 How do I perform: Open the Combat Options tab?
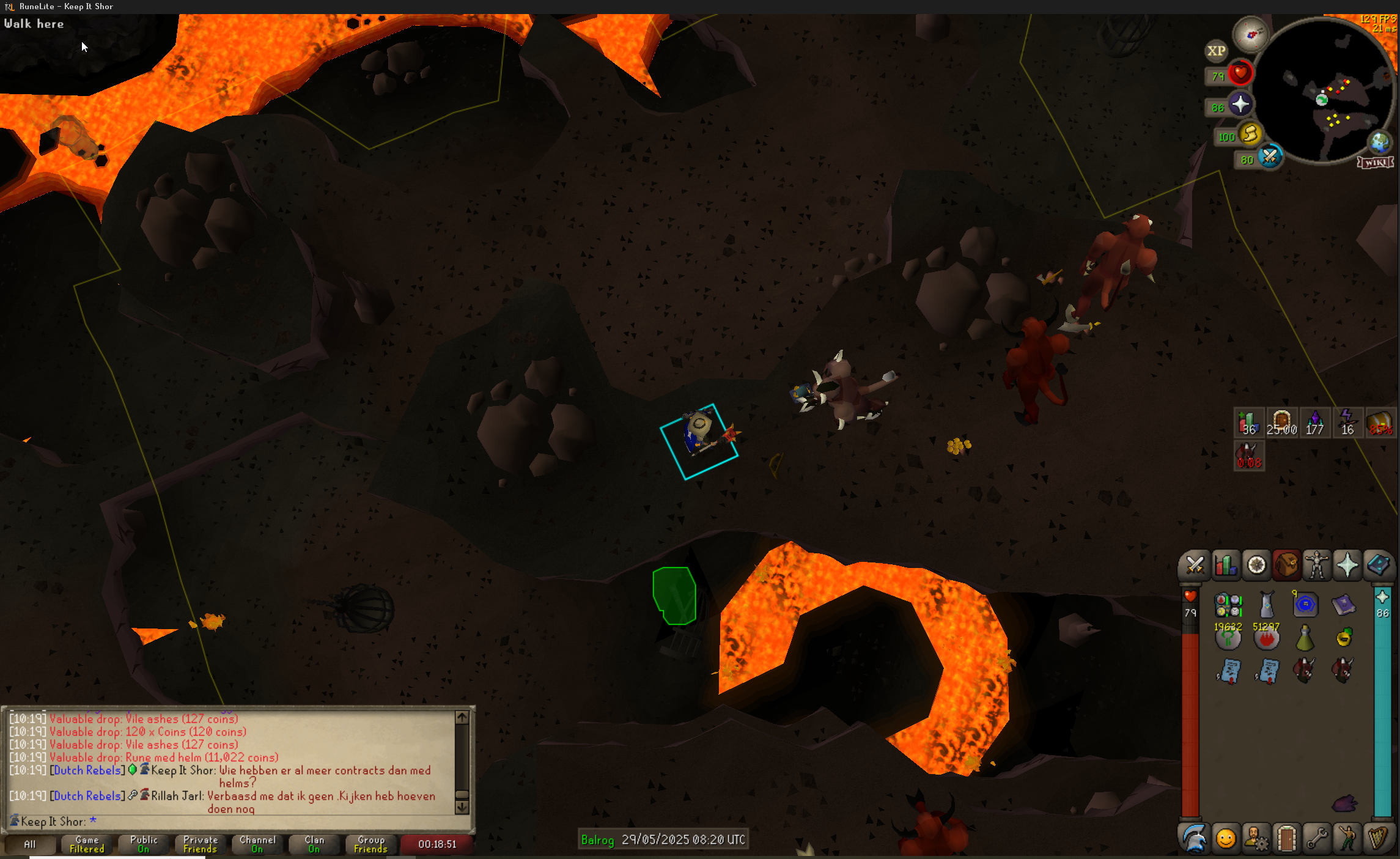(x=1195, y=565)
